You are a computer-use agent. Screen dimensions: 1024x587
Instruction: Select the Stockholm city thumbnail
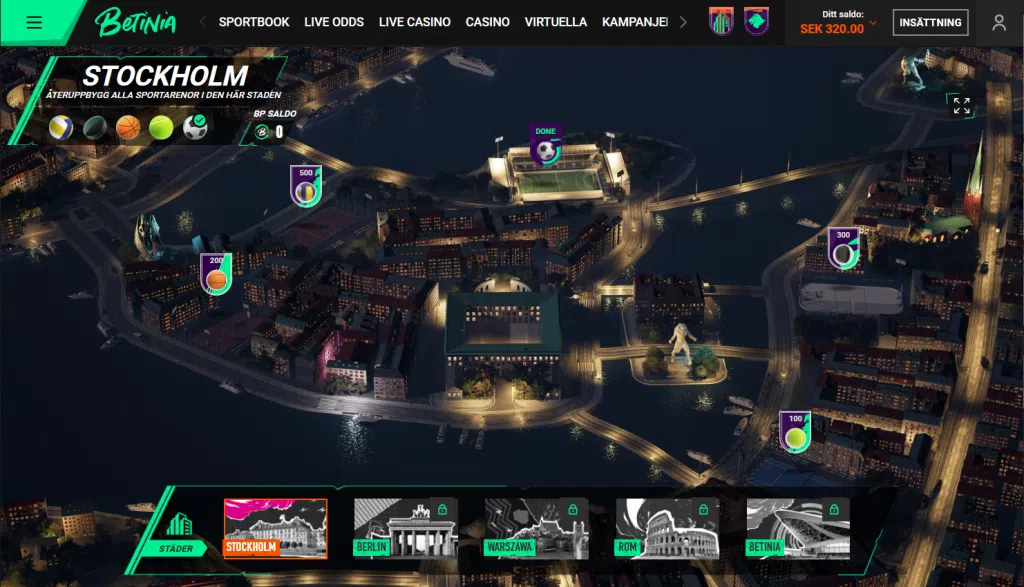coord(275,528)
